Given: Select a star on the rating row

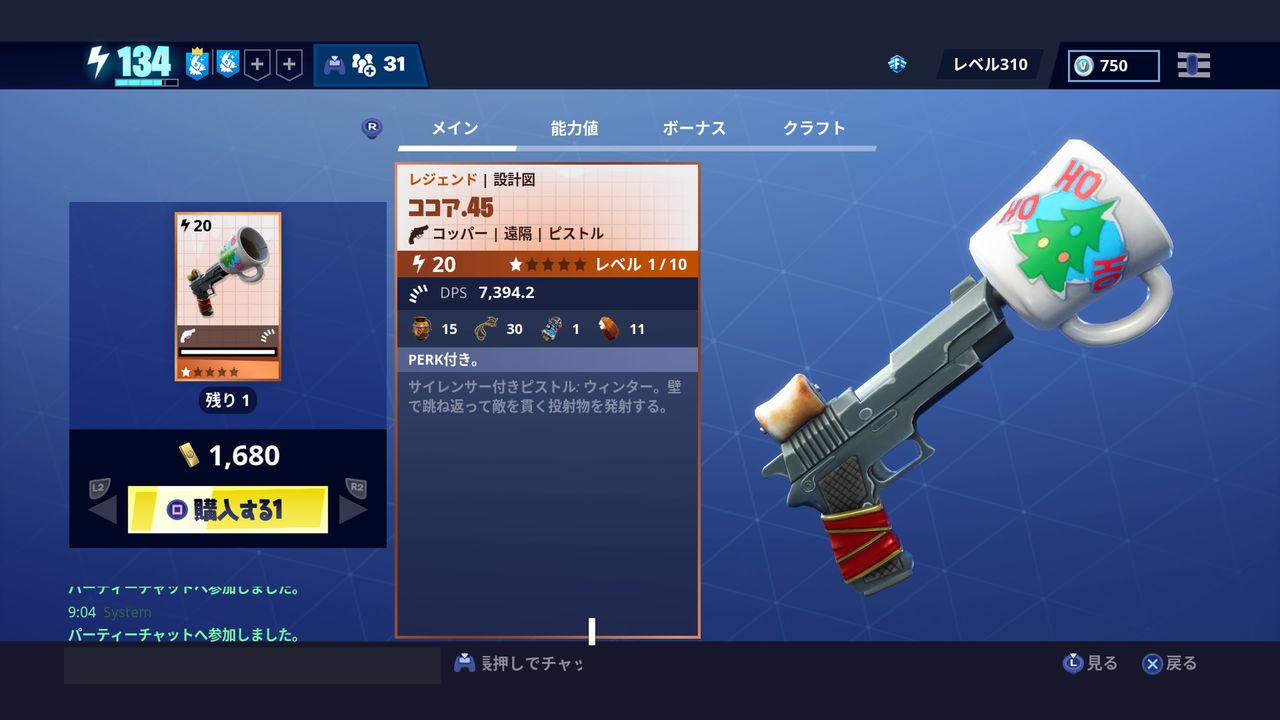Looking at the screenshot, I should [x=516, y=264].
